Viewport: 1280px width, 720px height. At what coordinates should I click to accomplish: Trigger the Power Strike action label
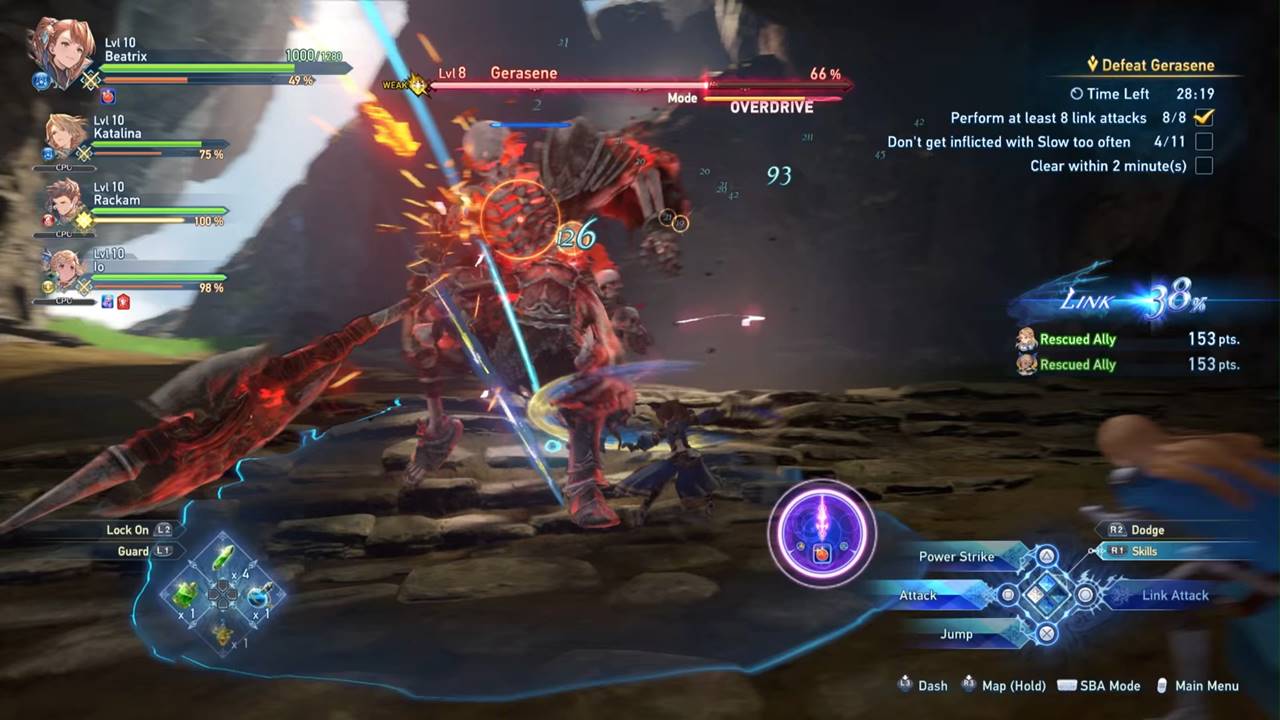tap(956, 556)
